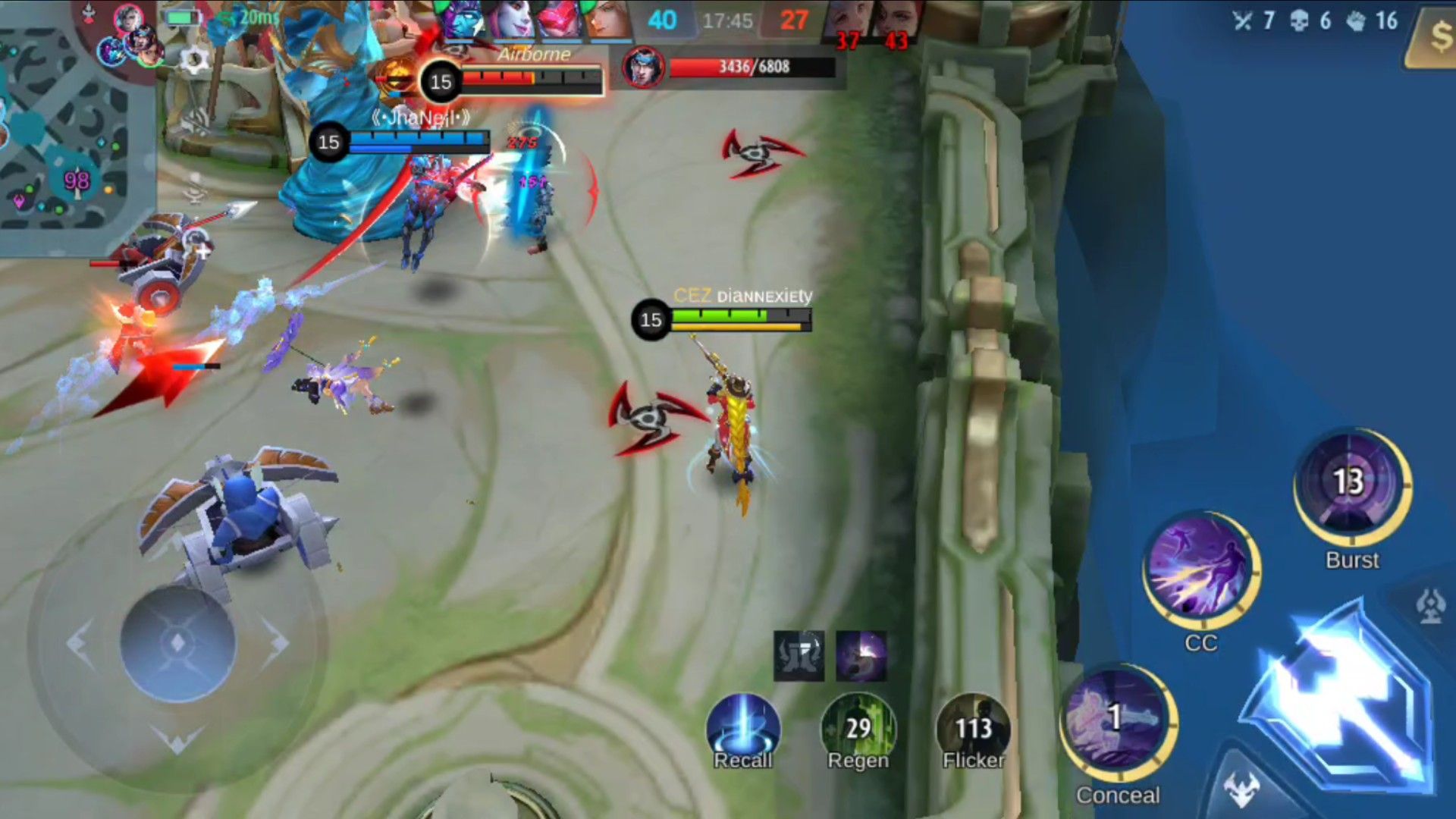Open the gear settings icon
Image resolution: width=1456 pixels, height=819 pixels.
[x=195, y=61]
